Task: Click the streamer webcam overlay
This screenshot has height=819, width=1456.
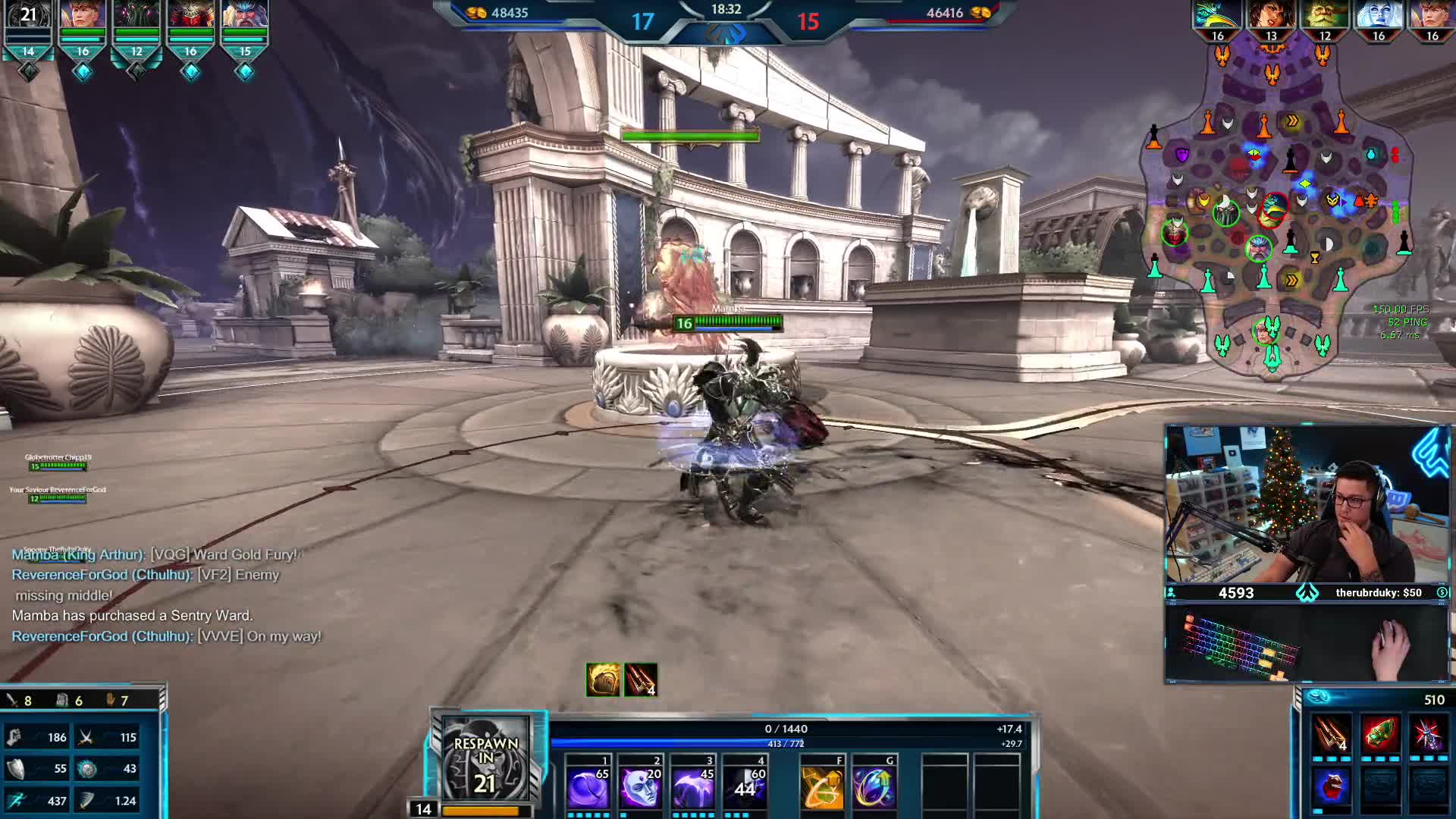Action: point(1307,504)
